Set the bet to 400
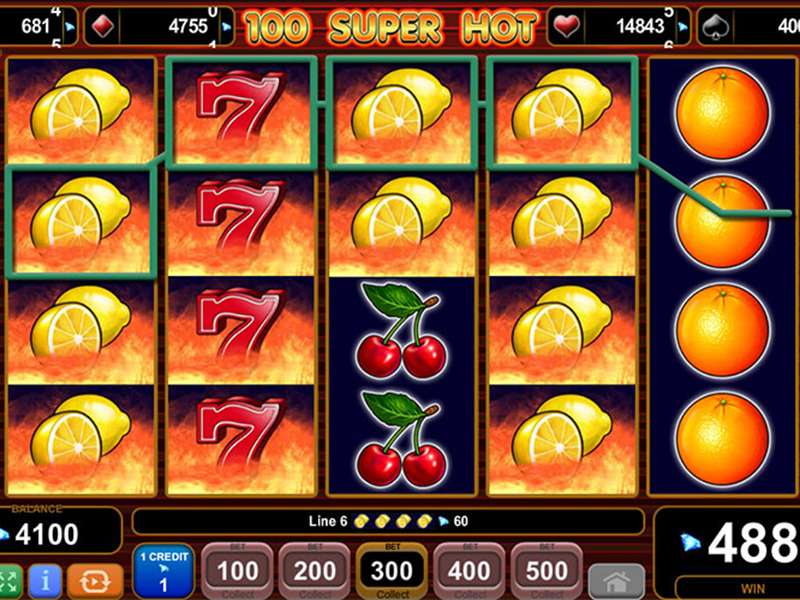 (469, 572)
